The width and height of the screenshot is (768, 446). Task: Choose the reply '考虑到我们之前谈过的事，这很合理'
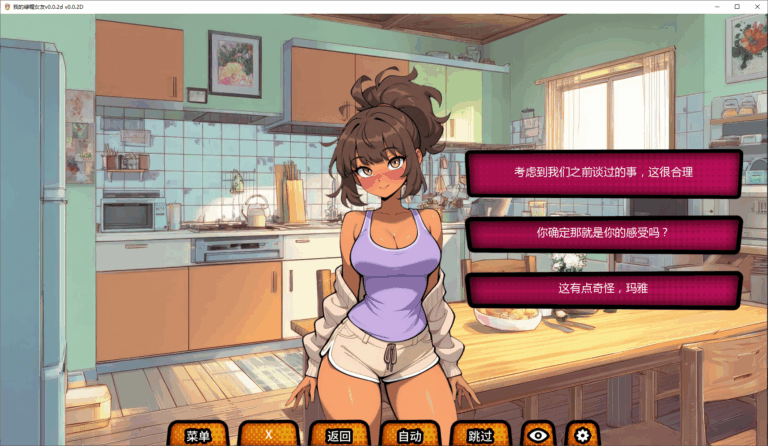(603, 172)
